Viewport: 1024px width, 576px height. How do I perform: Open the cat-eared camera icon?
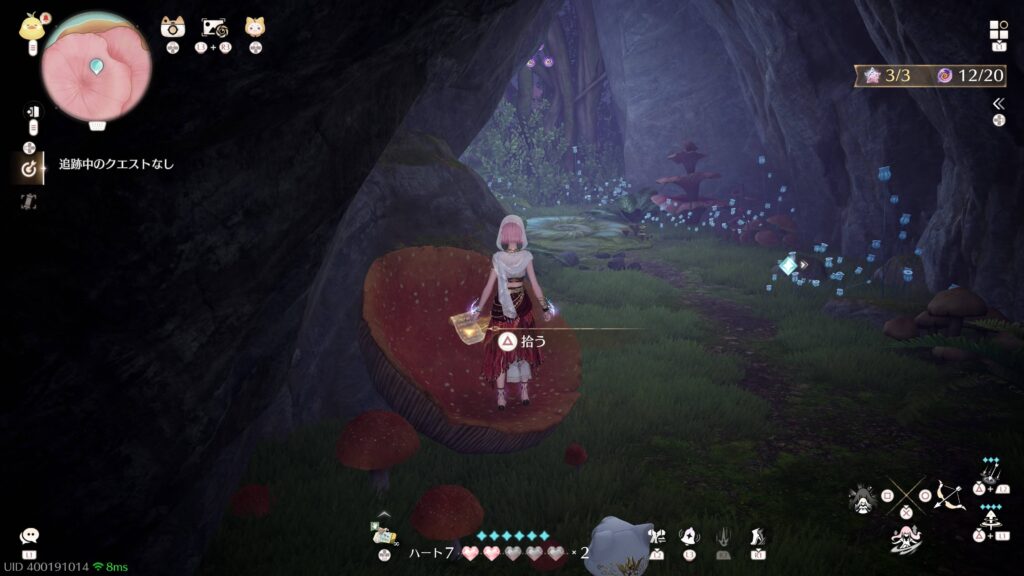point(173,28)
